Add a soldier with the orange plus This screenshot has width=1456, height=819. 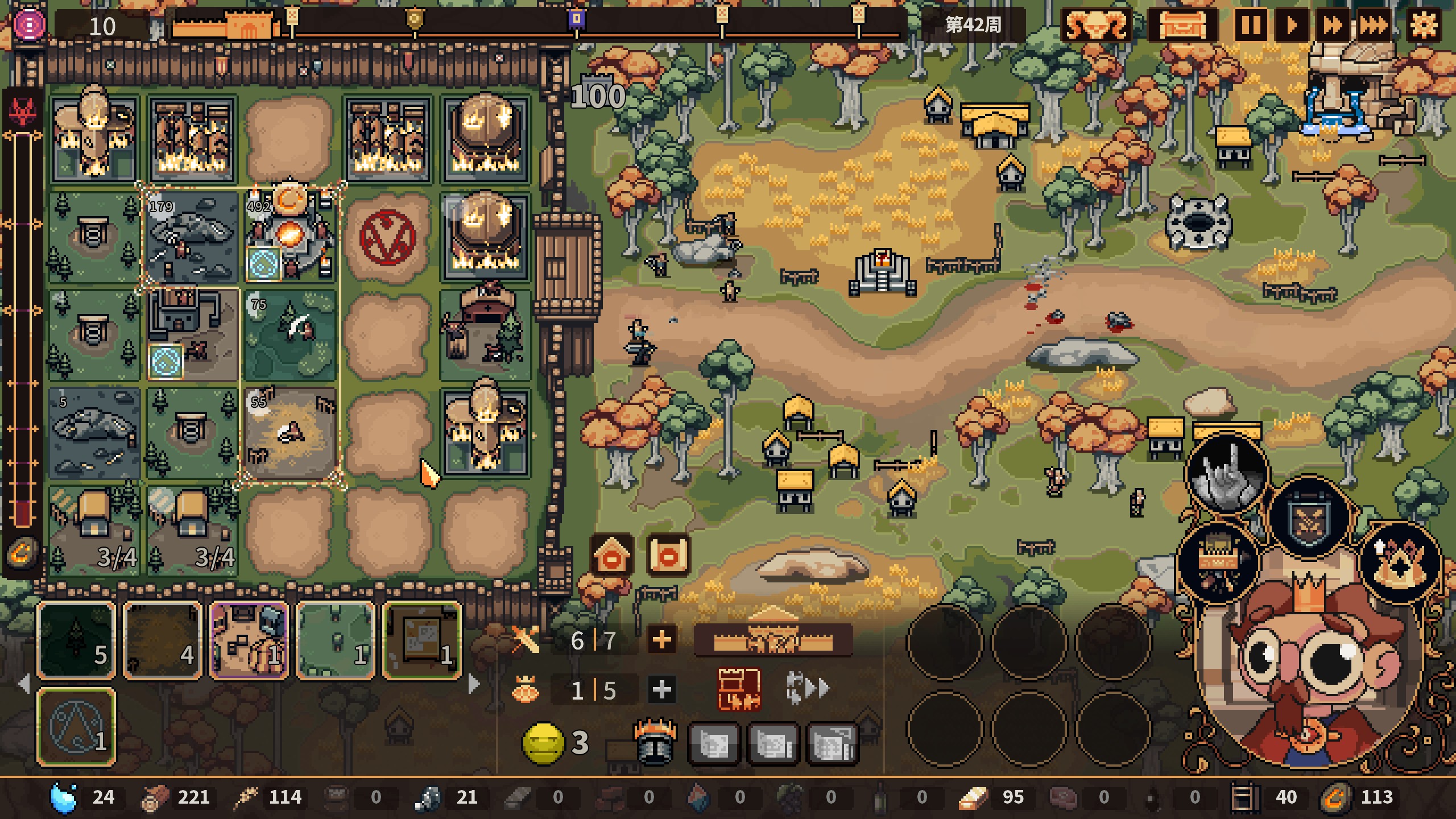[x=661, y=640]
